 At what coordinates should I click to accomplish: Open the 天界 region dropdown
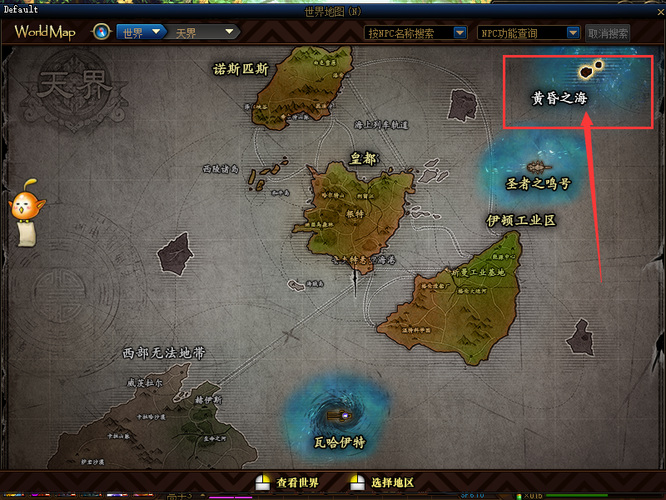(203, 32)
